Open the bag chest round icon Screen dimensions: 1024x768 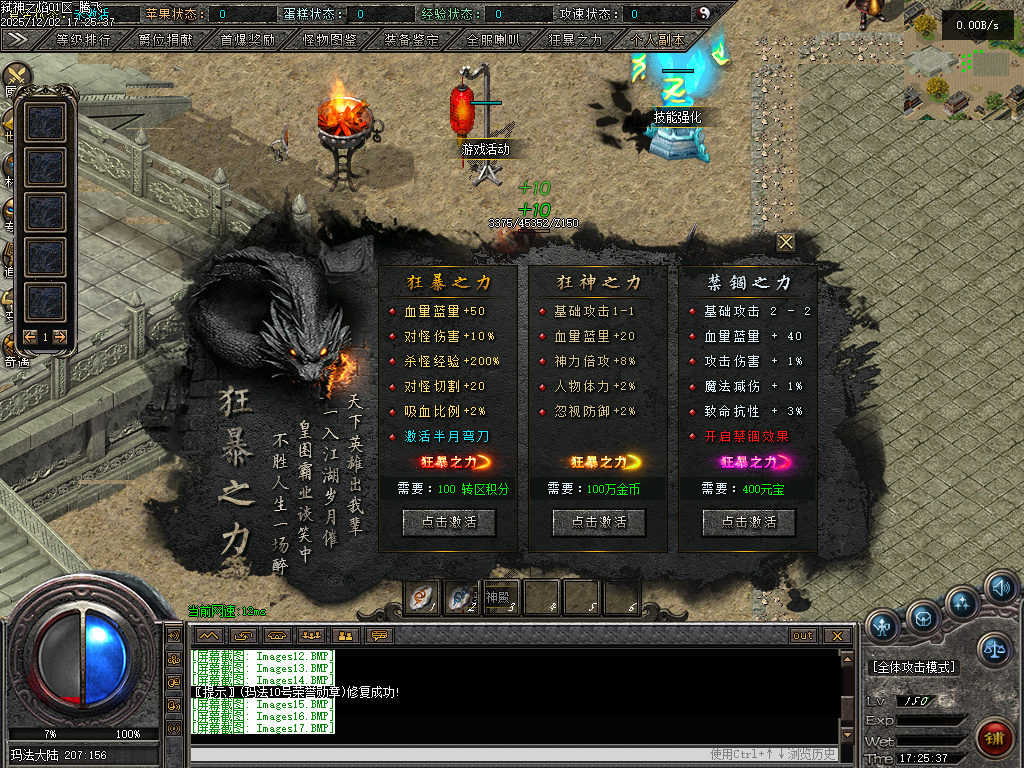(x=922, y=617)
